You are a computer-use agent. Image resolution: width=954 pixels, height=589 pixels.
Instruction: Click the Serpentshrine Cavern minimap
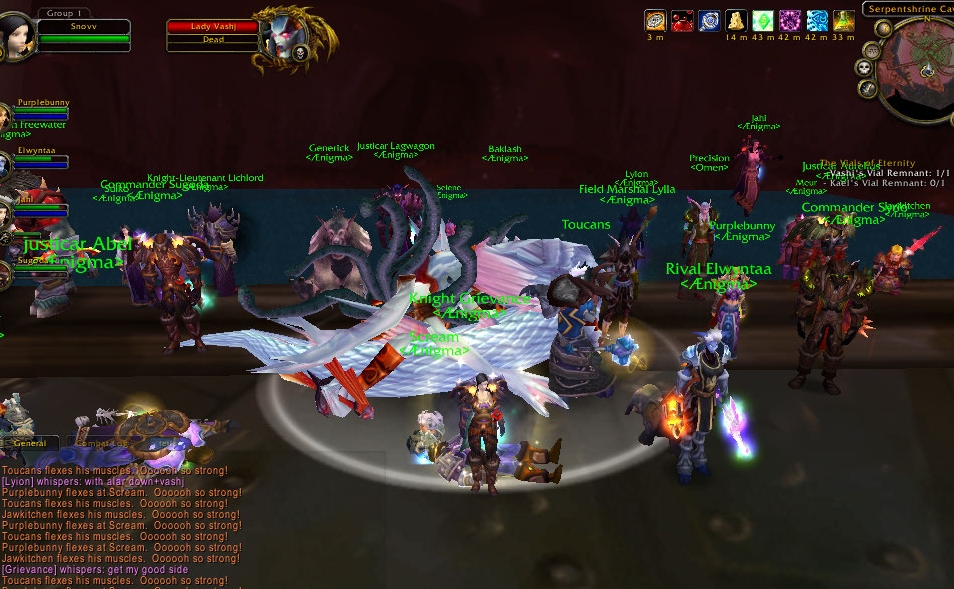918,70
